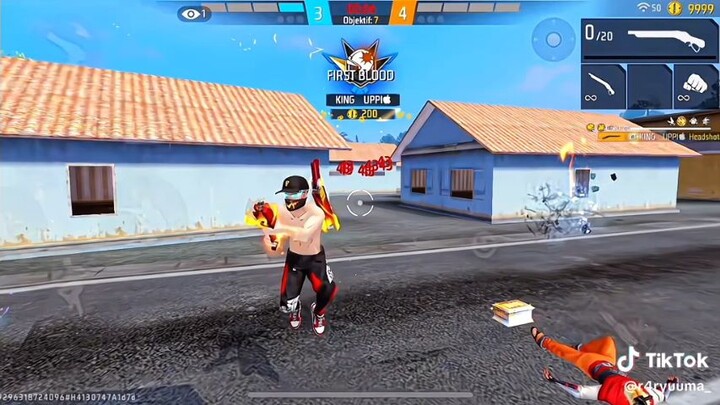Tap the circular minimap compass
The image size is (720, 405).
[552, 40]
